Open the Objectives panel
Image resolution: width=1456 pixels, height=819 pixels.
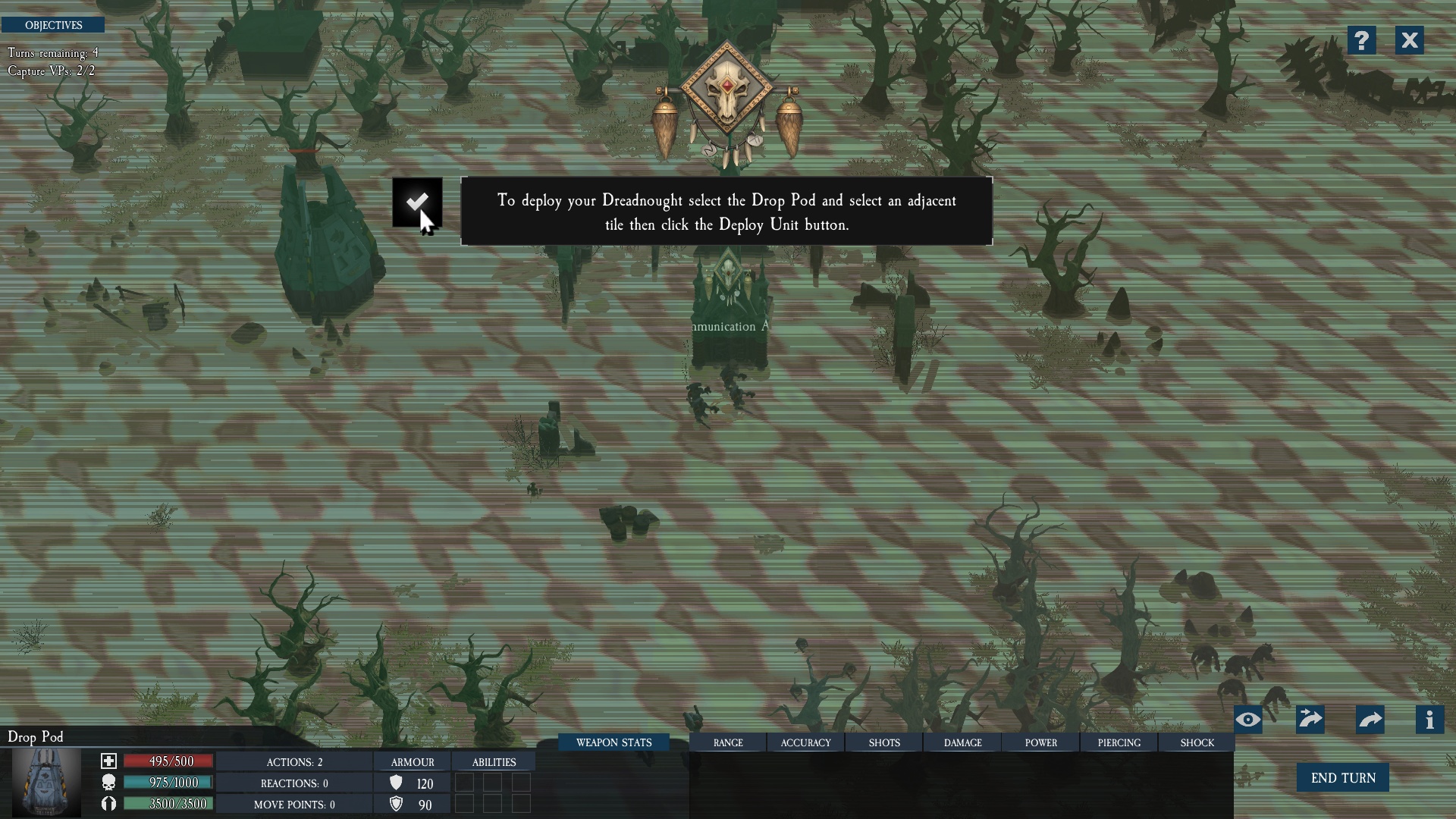point(53,25)
